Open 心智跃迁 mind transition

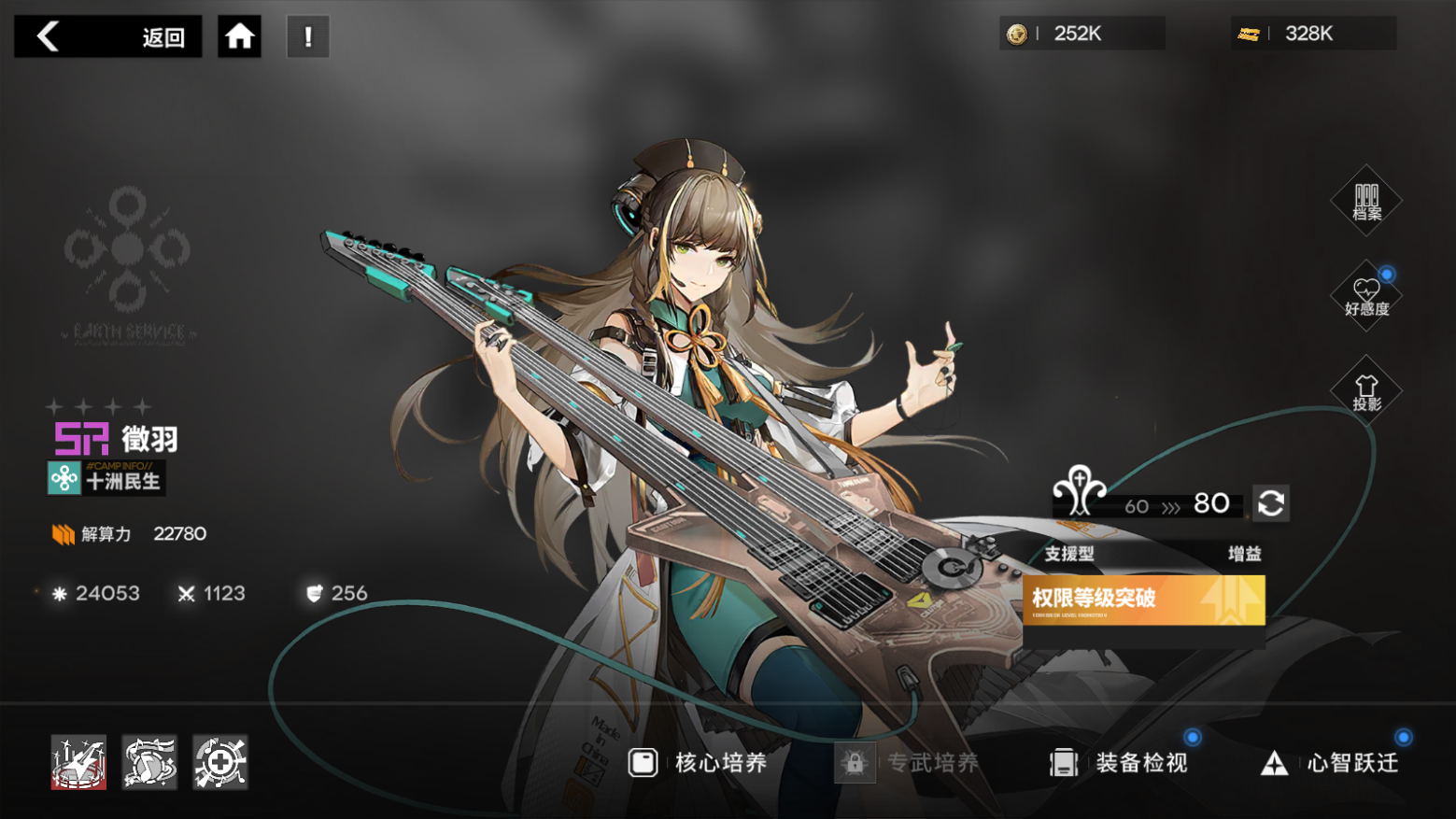tap(1330, 763)
